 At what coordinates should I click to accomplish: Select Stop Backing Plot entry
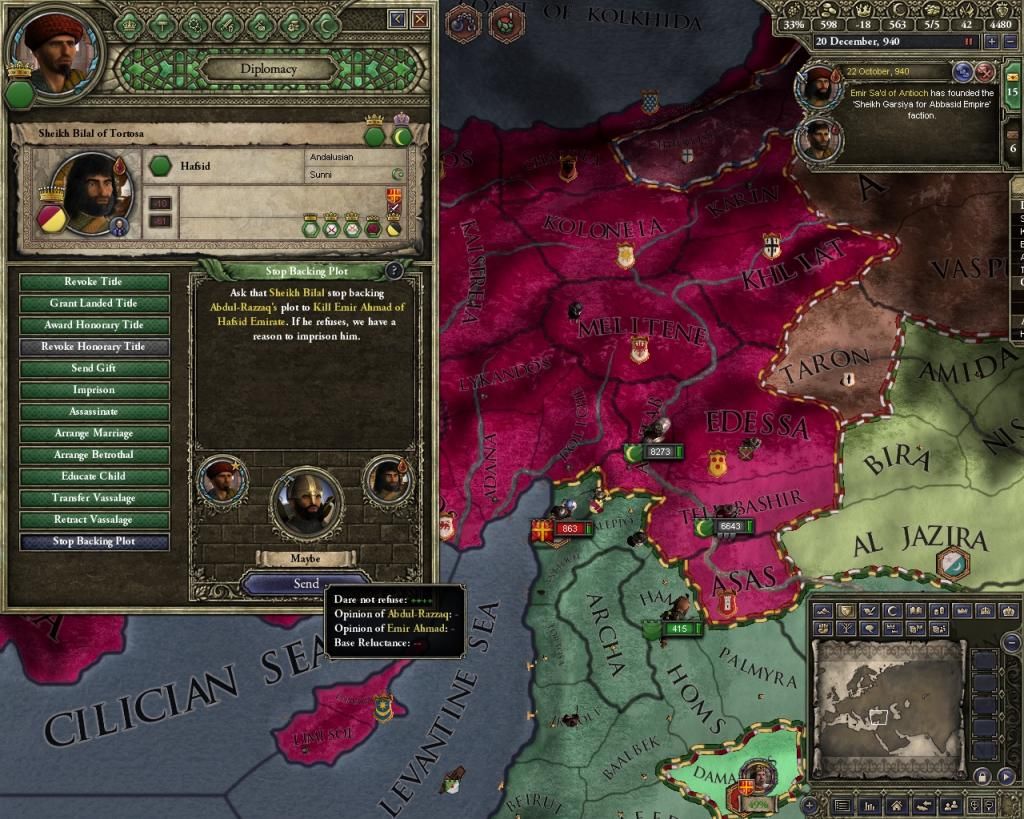coord(94,542)
